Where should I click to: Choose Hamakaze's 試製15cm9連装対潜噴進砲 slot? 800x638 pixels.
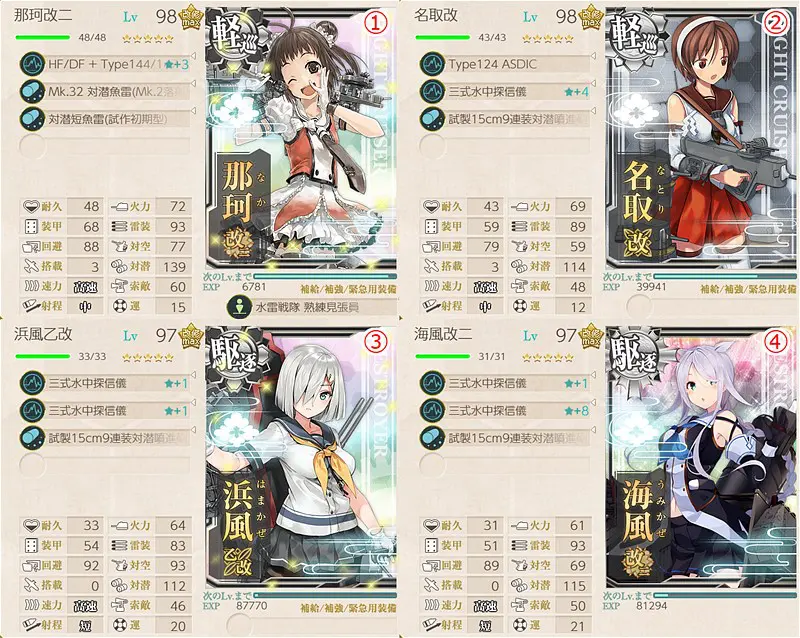[x=110, y=435]
